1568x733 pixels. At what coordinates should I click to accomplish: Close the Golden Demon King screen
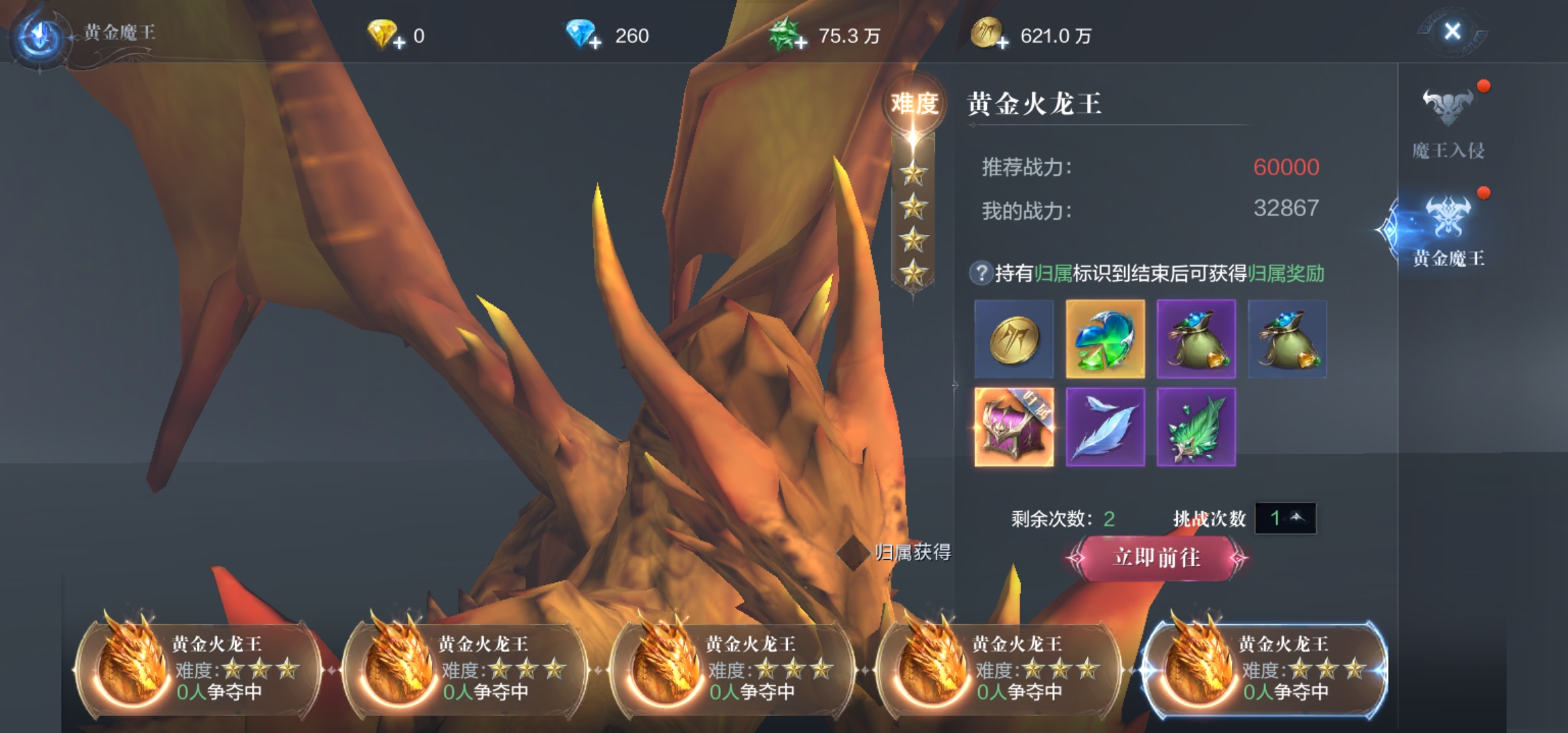click(1452, 31)
